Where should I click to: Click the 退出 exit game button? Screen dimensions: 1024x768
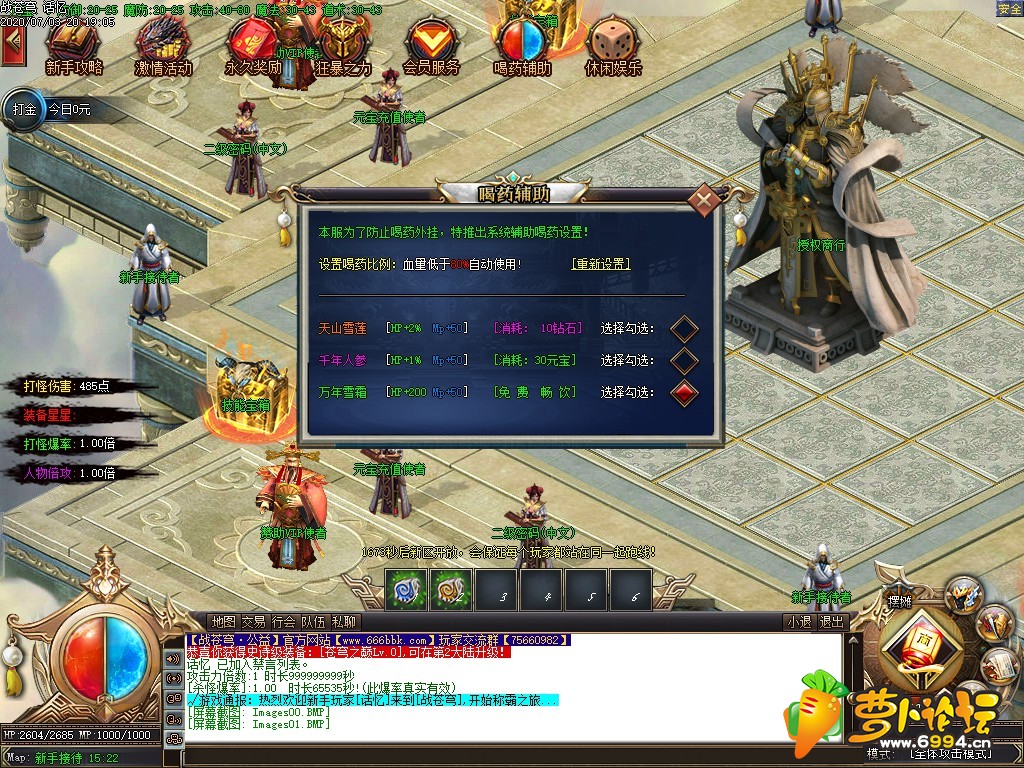(831, 622)
